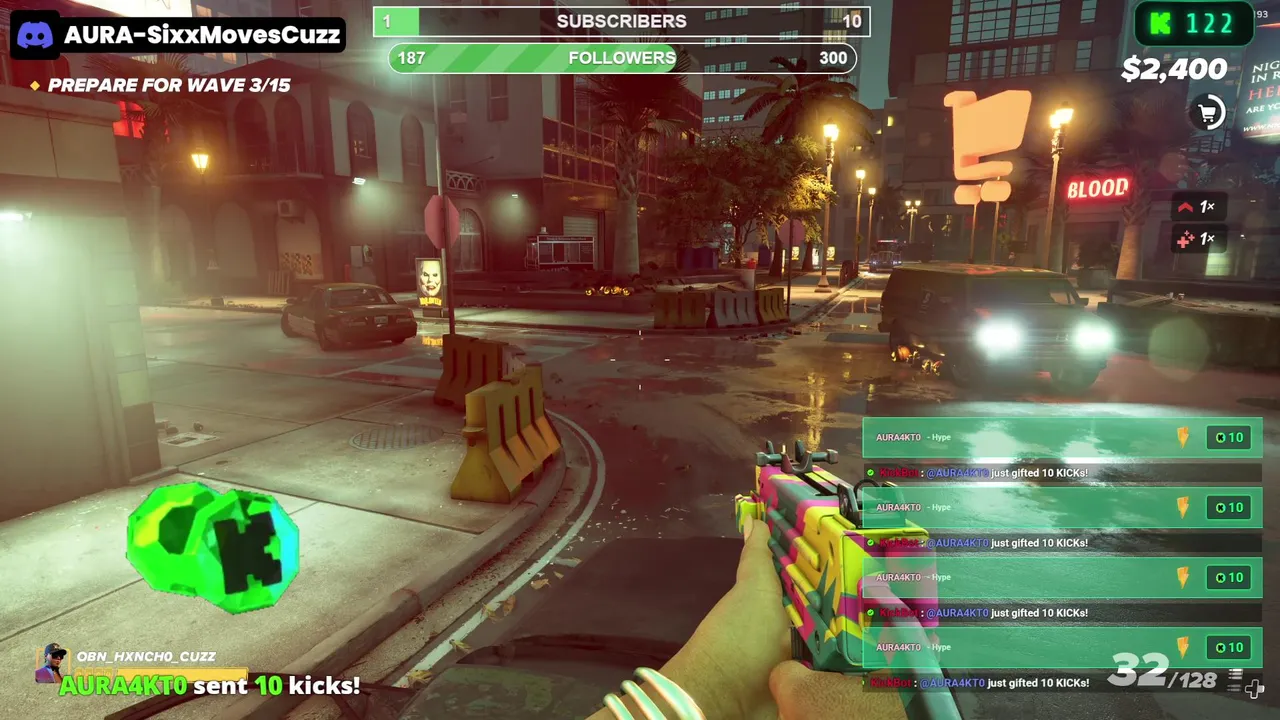Click the red plus health boost icon
This screenshot has height=720, width=1280.
pyautogui.click(x=1186, y=240)
